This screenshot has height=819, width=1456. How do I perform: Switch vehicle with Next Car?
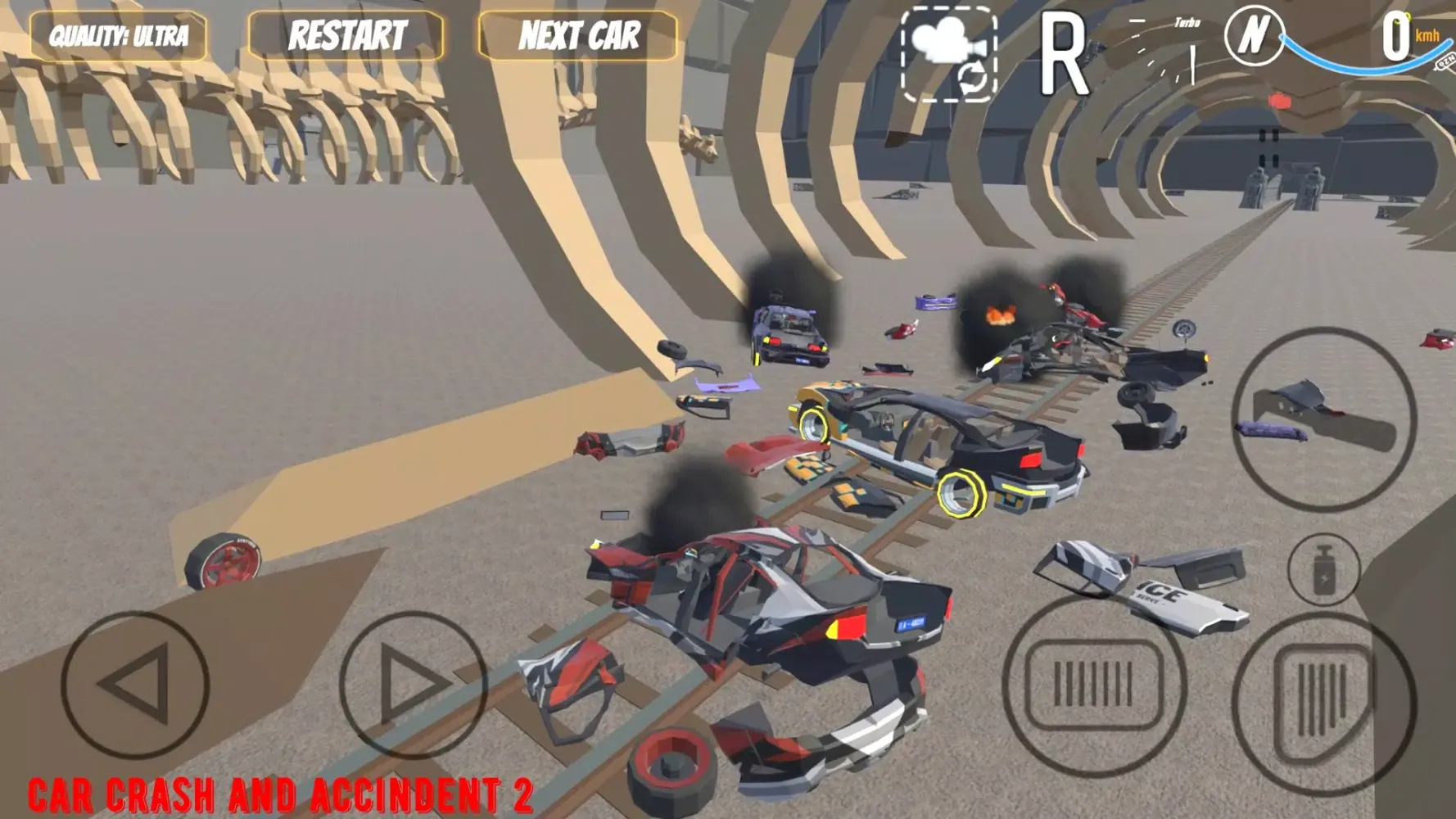578,36
